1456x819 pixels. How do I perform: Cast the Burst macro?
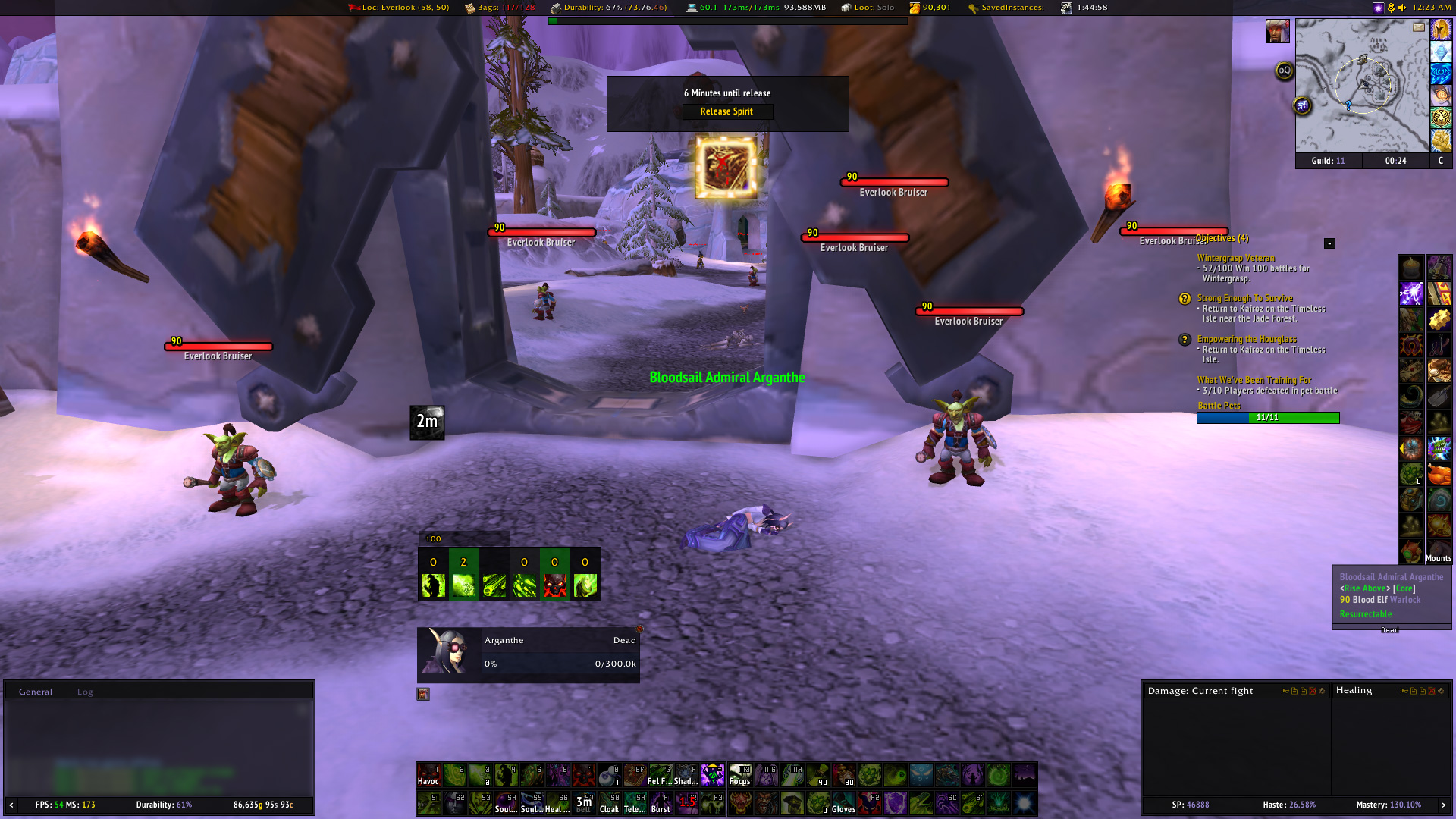click(661, 802)
